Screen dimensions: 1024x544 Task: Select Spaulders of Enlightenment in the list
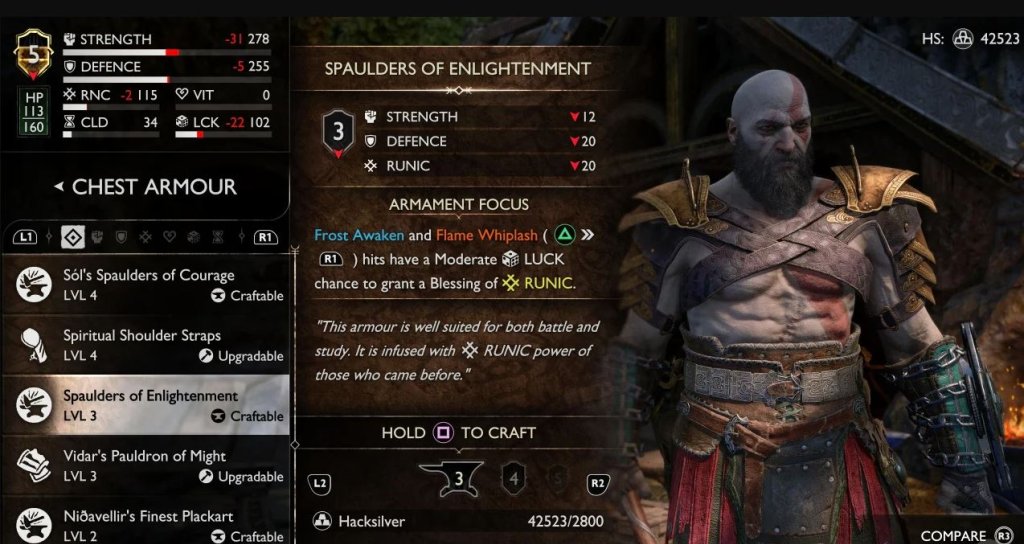coord(150,404)
